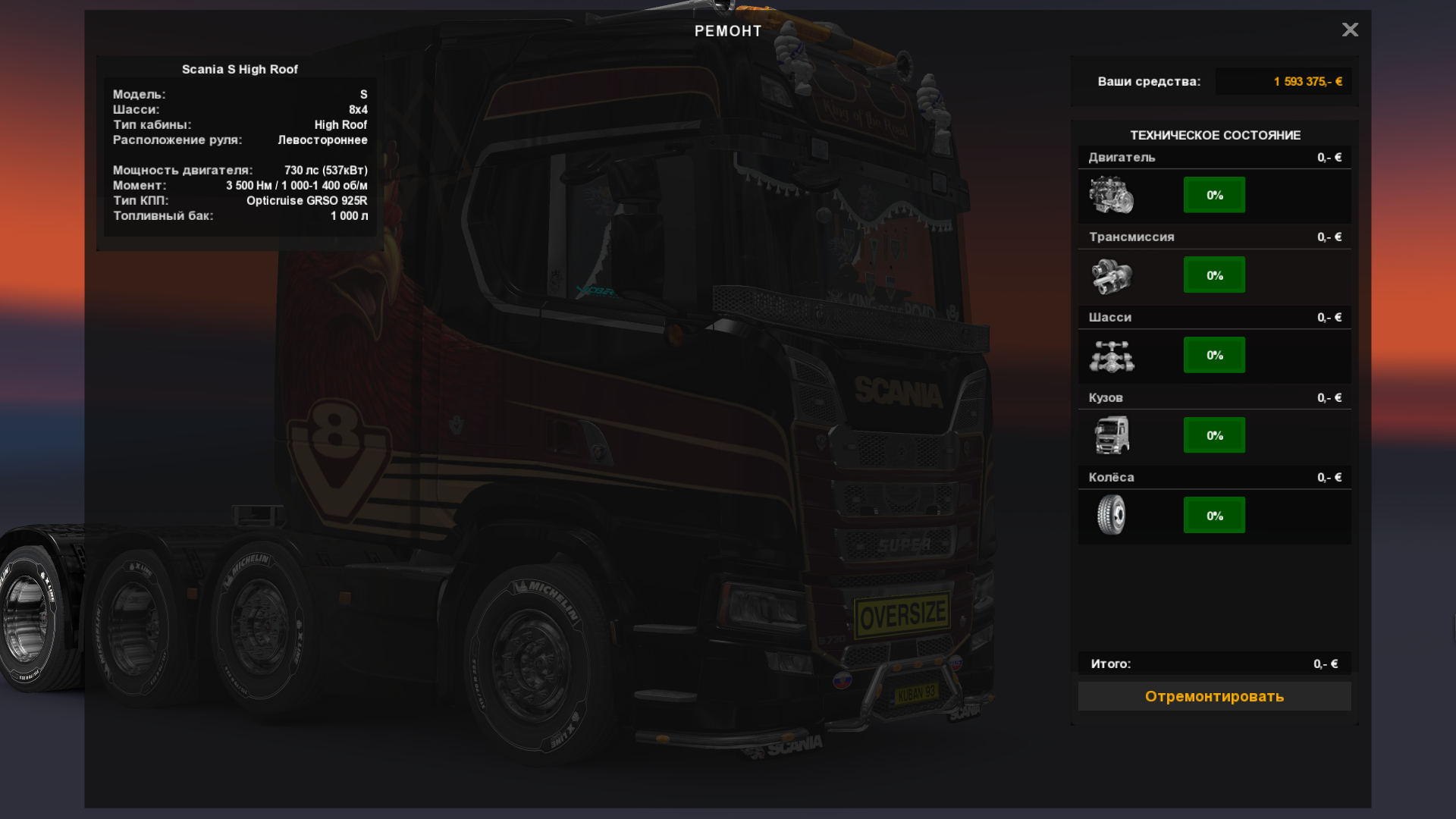Select the transmission damage 0% box
This screenshot has height=819, width=1456.
pos(1214,275)
